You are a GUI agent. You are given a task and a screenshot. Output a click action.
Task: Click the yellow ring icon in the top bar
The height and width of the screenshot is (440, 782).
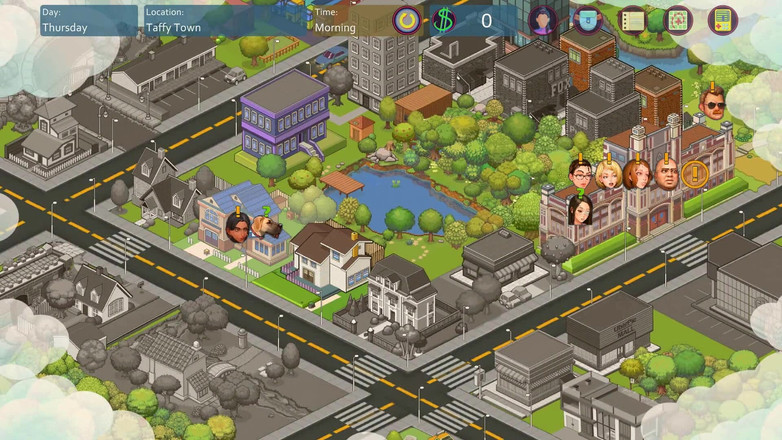click(x=408, y=20)
